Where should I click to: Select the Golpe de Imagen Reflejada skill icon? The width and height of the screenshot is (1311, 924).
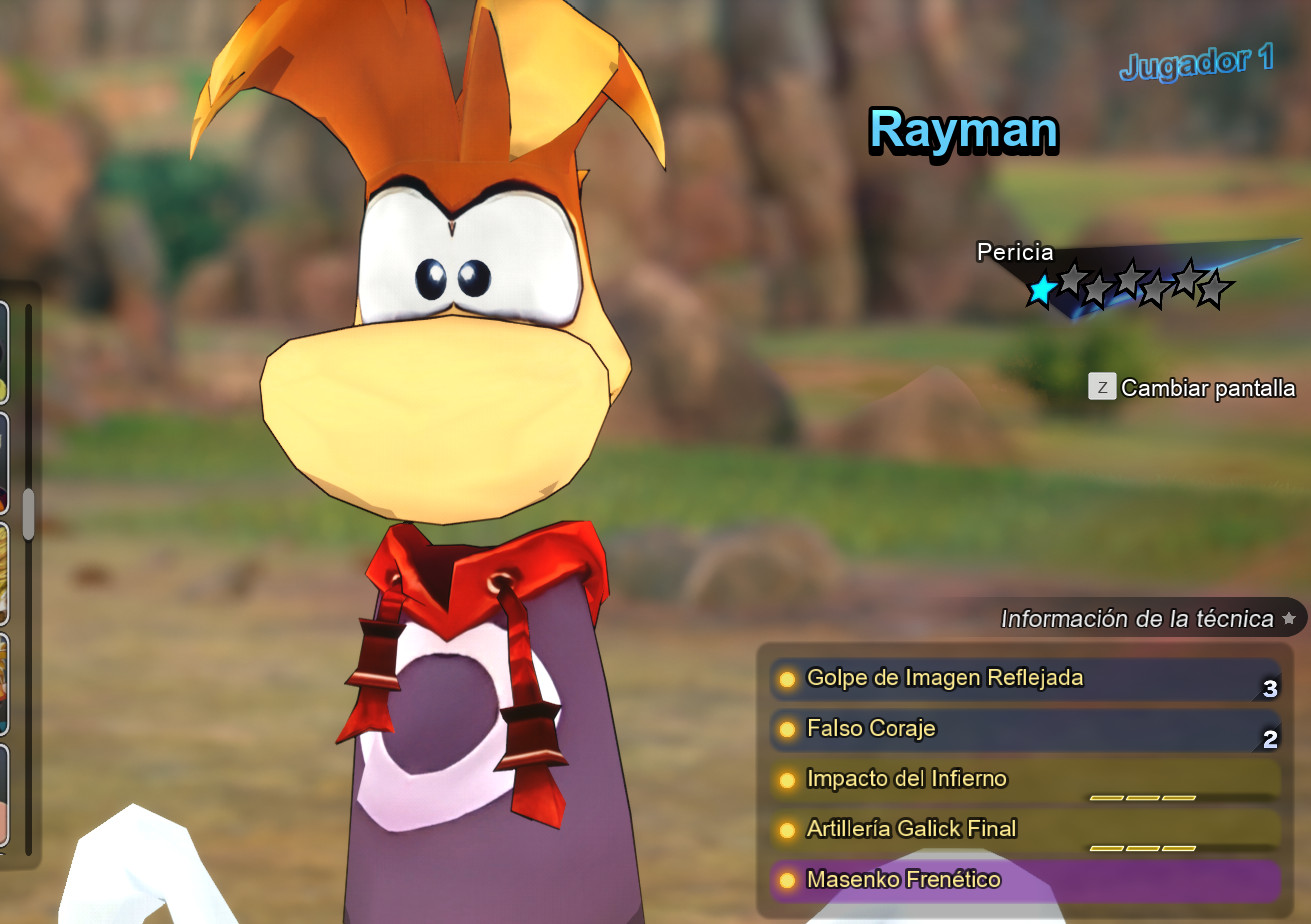(789, 678)
